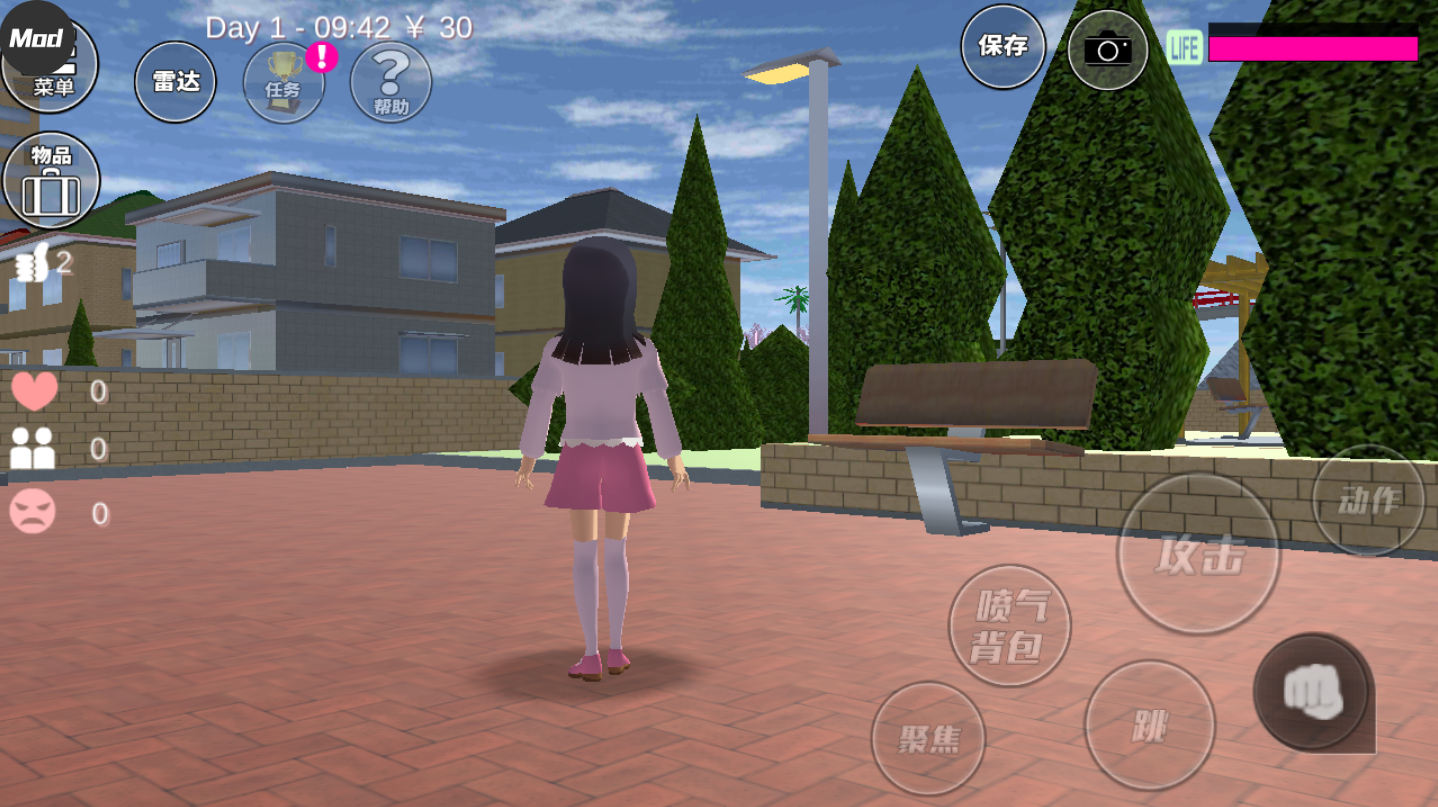Activate the 喷气背包 jetpack
This screenshot has height=807, width=1438.
(x=1009, y=626)
